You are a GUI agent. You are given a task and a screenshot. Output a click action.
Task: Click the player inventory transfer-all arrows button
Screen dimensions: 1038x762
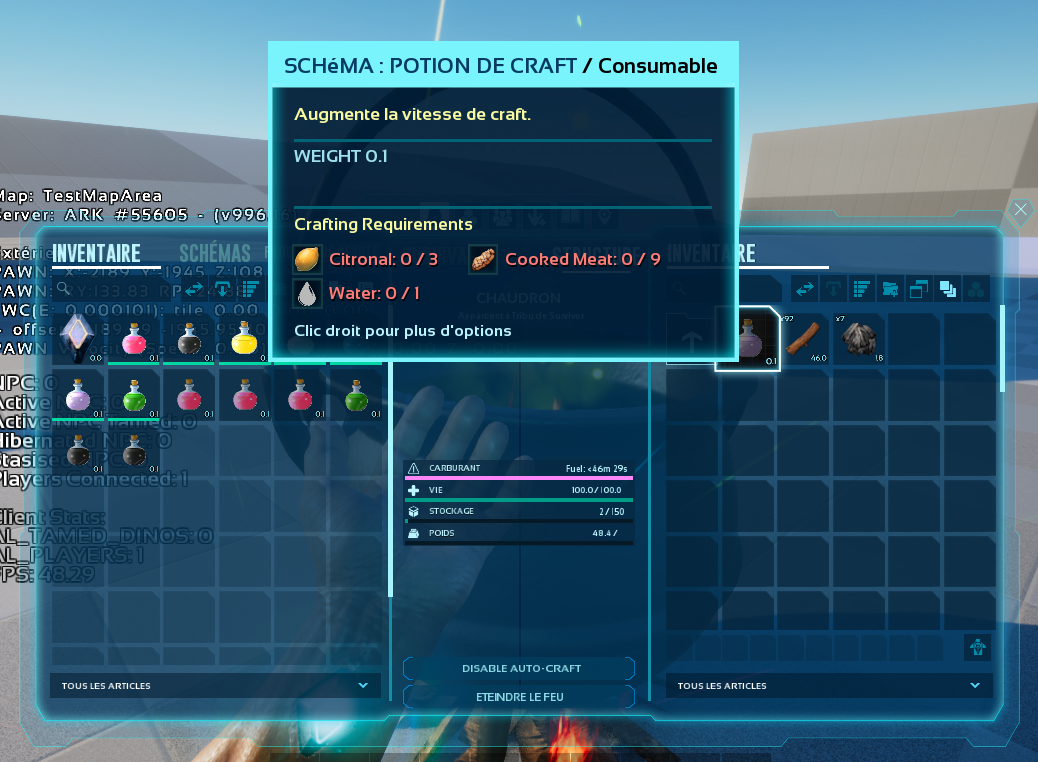[x=195, y=288]
